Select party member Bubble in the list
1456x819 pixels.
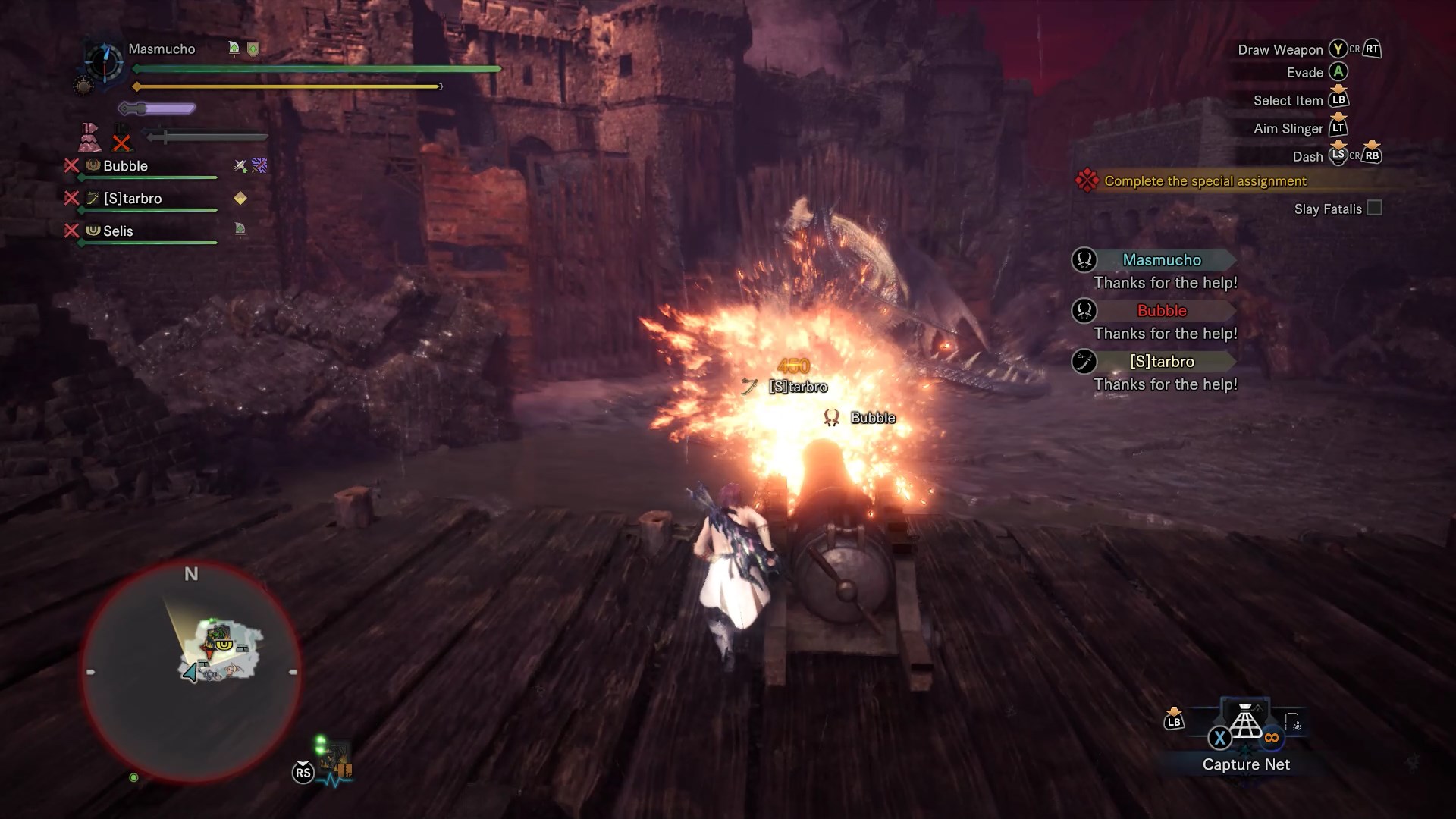click(125, 166)
